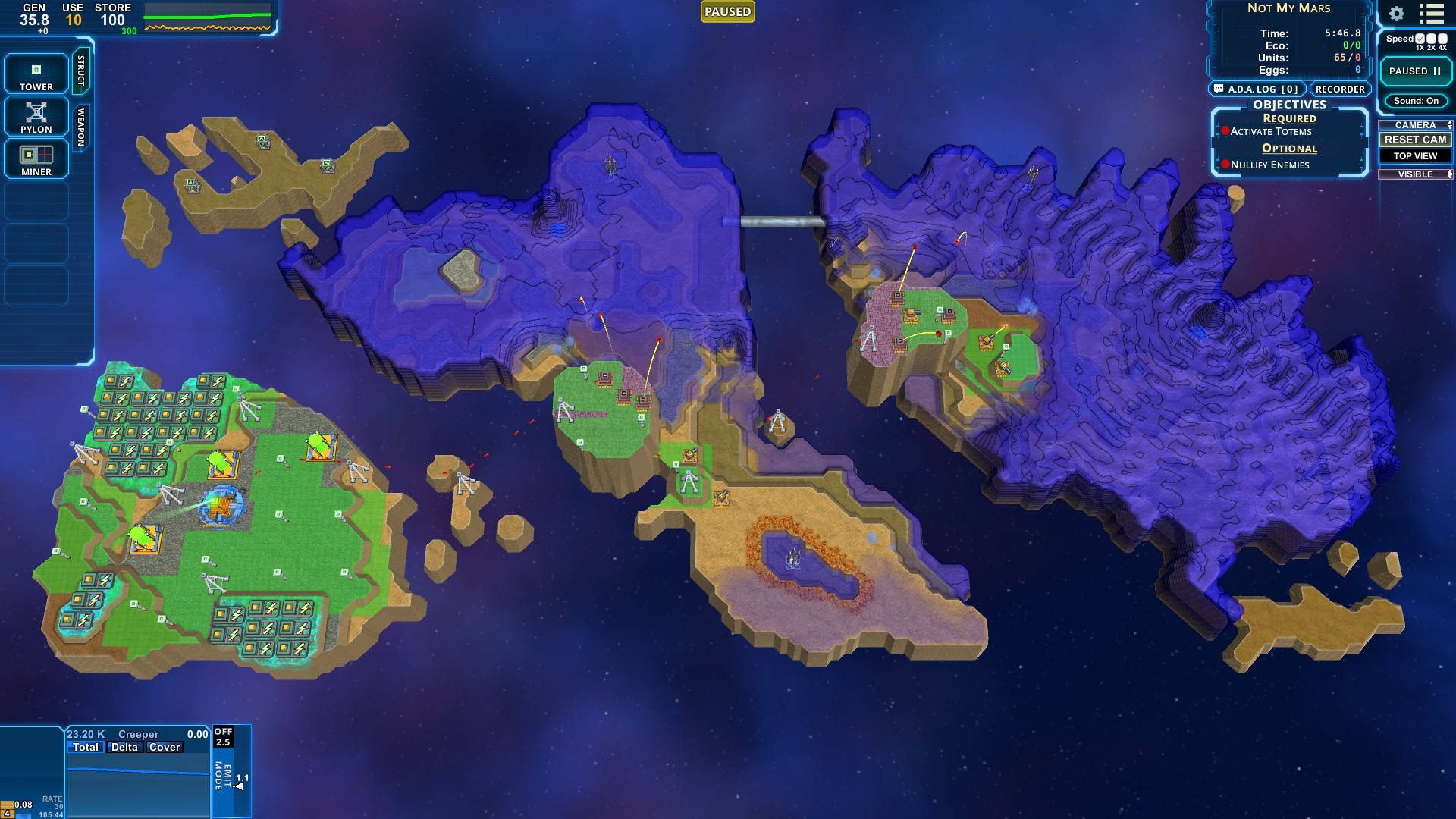This screenshot has height=819, width=1456.
Task: Collapse the Objectives Optional section
Action: pos(1288,148)
